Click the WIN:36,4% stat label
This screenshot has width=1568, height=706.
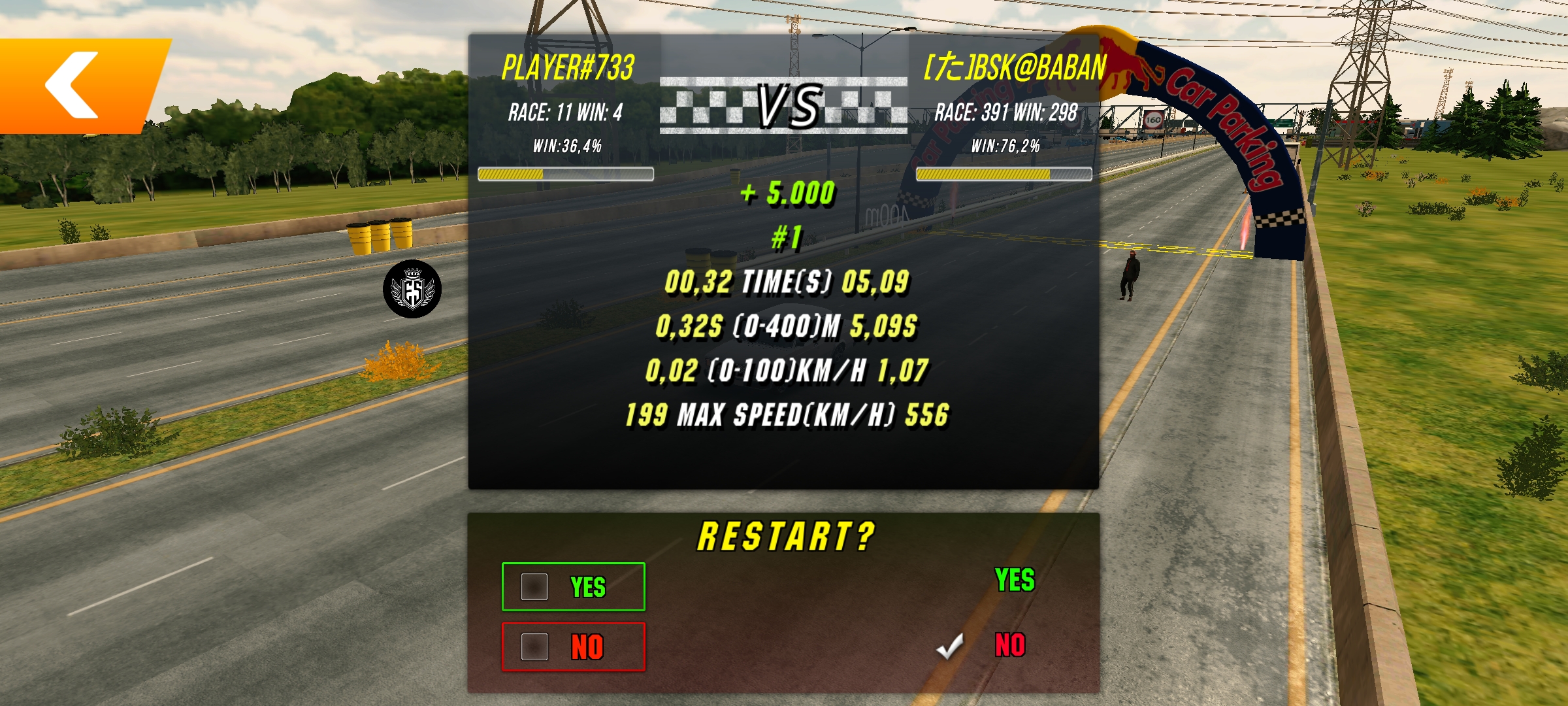coord(566,146)
